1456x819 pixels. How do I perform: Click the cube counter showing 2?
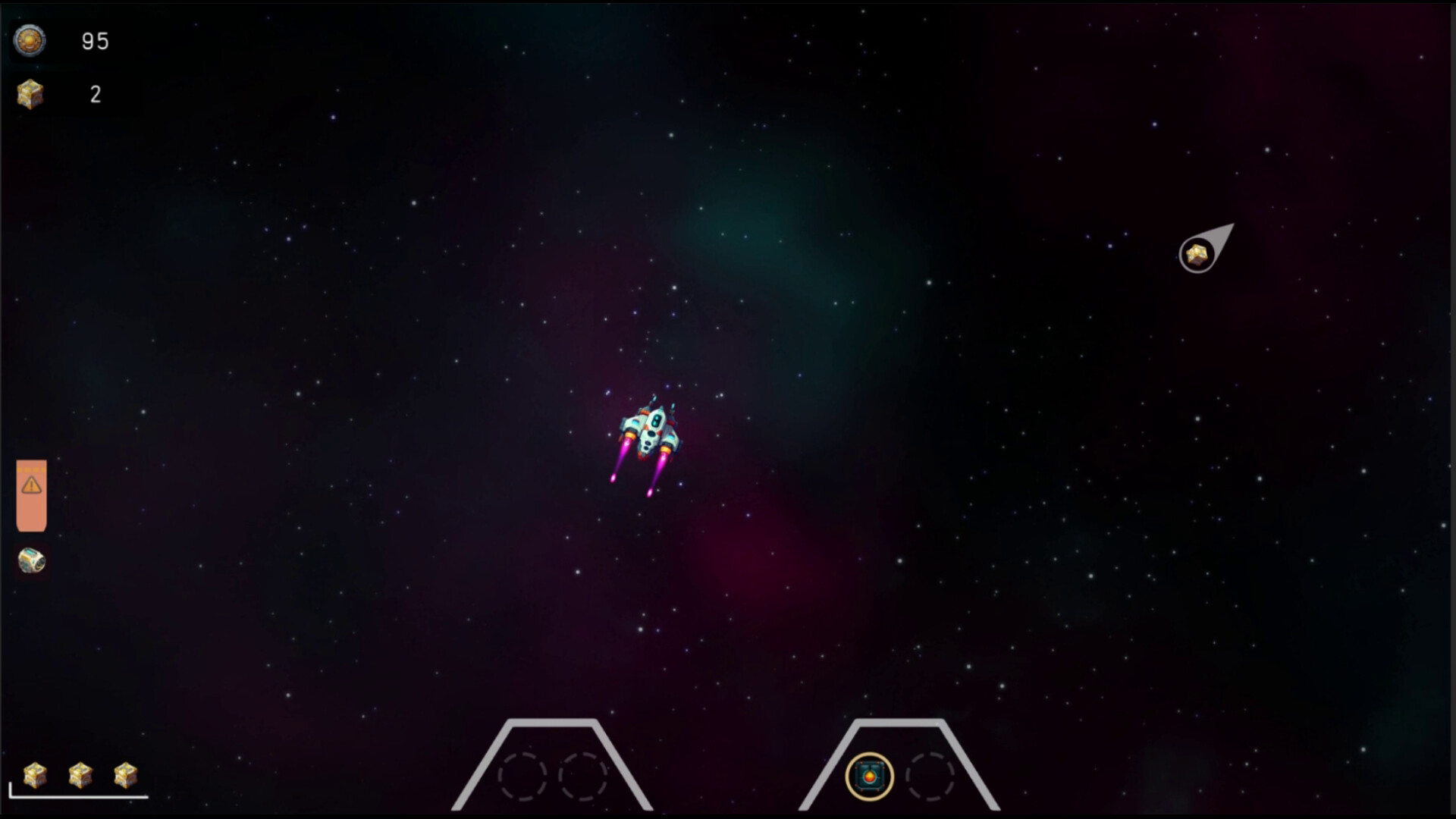[x=96, y=94]
